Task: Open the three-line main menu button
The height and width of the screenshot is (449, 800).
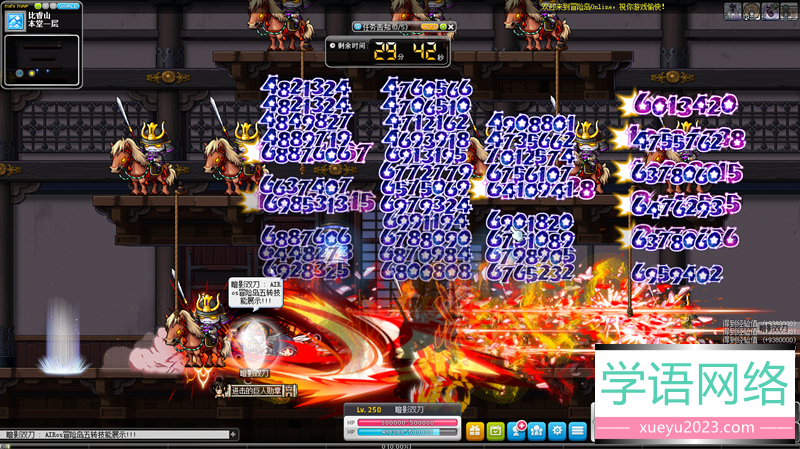Action: [578, 431]
